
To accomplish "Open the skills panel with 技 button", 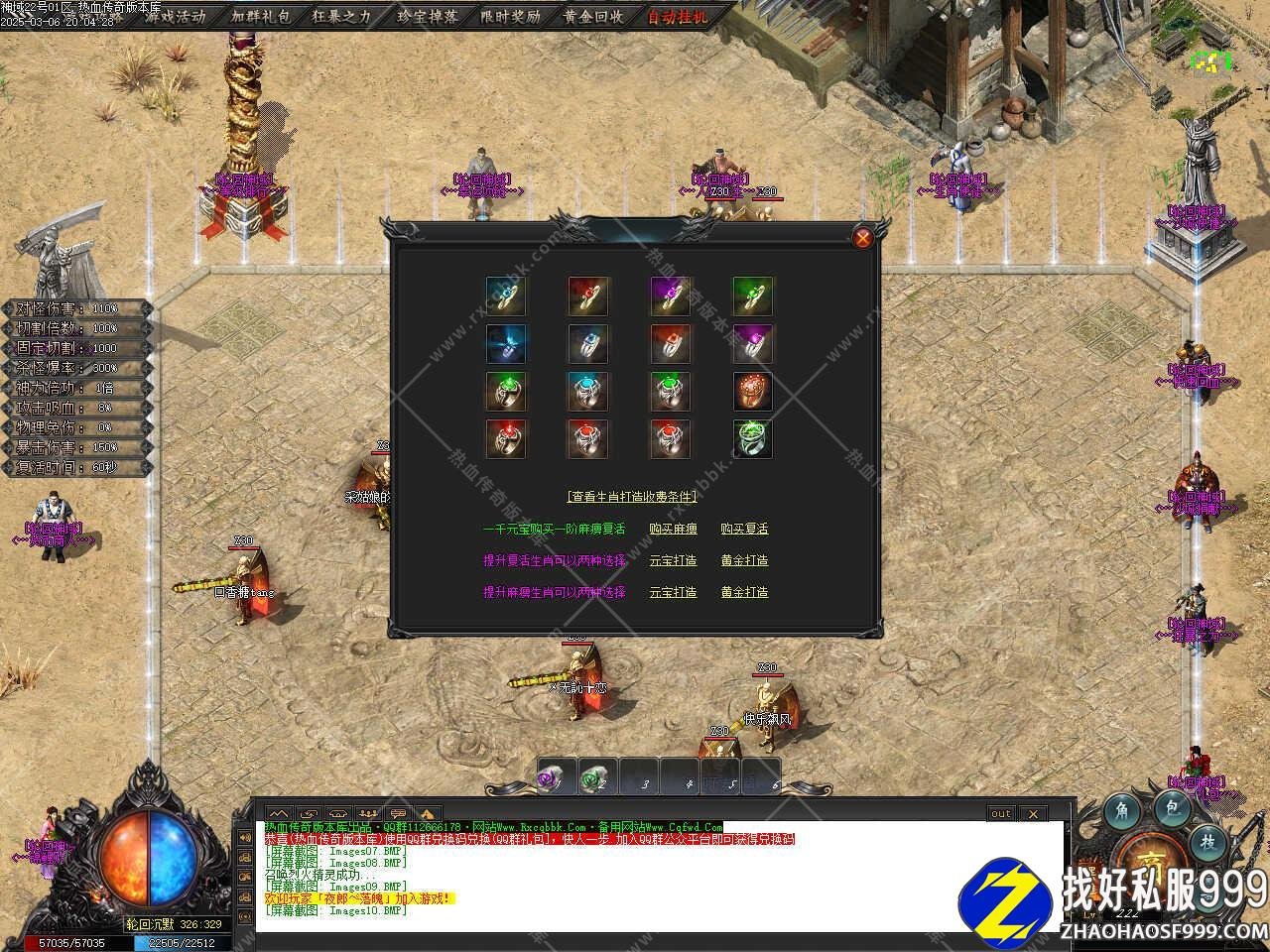I will click(x=1207, y=841).
